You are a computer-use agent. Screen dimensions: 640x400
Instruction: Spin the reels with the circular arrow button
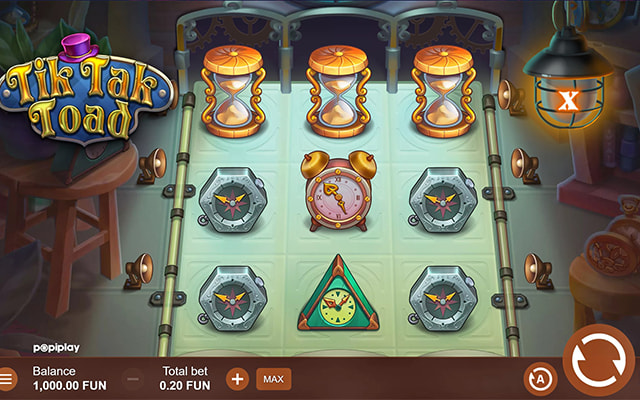pyautogui.click(x=598, y=360)
